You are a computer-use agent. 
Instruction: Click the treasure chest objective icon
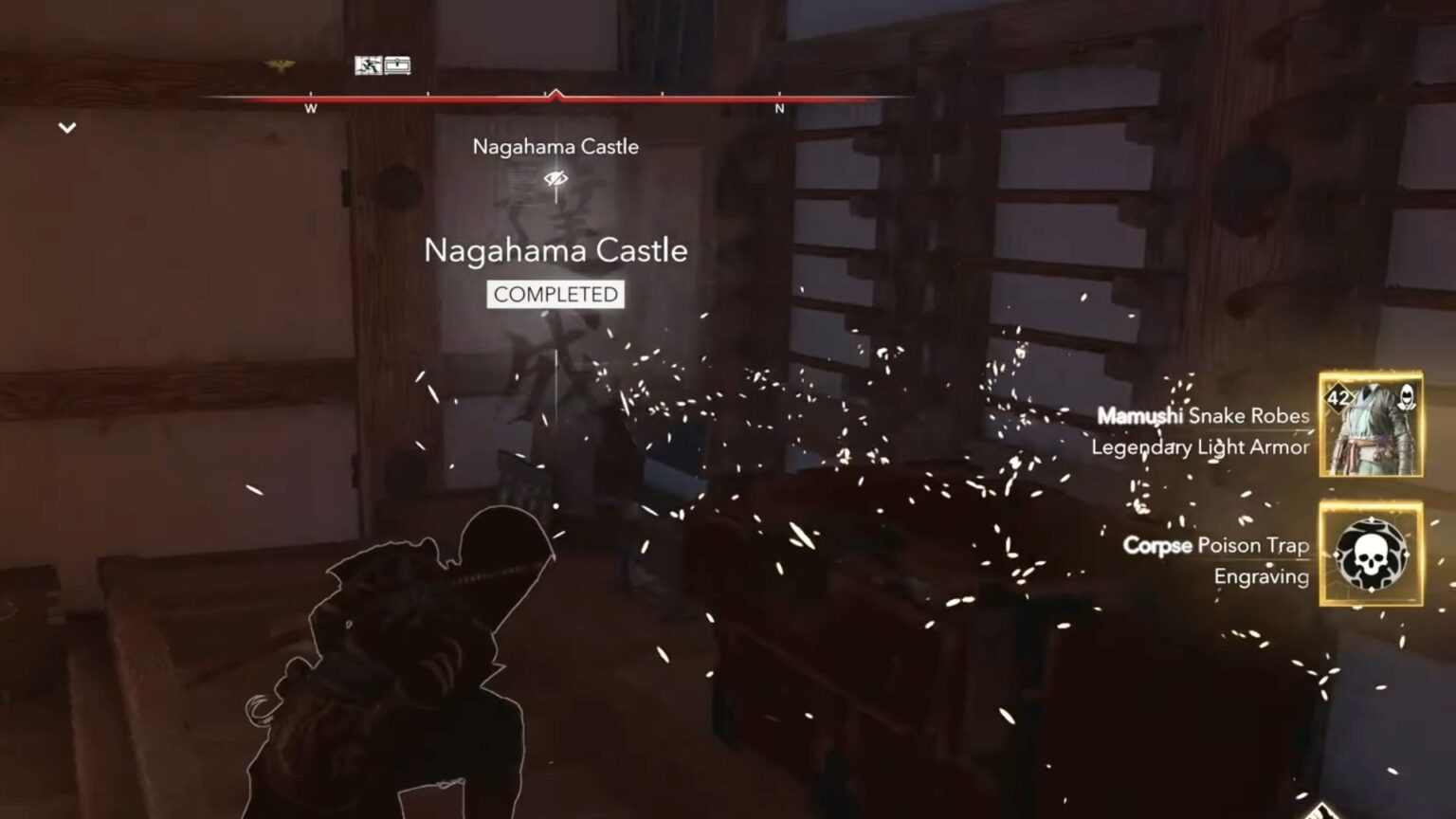(398, 63)
